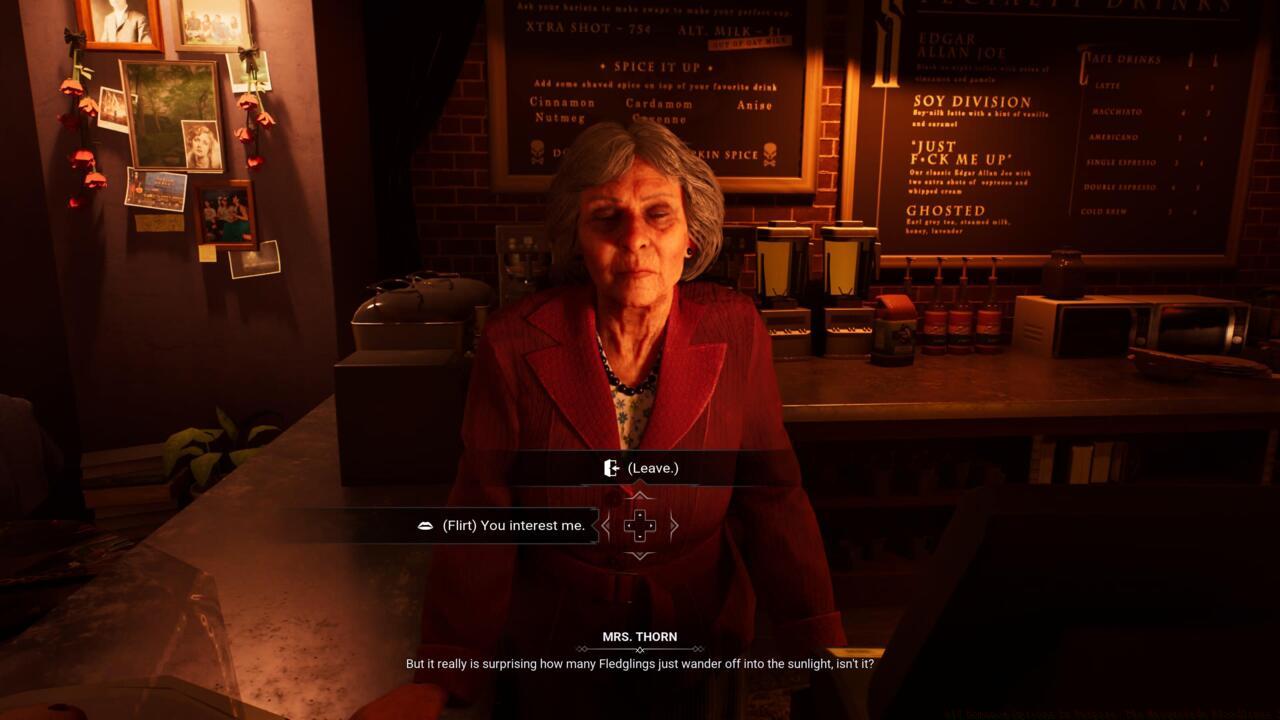Click the door icon next to Leave
Screen dimensions: 1280x720
(x=612, y=466)
